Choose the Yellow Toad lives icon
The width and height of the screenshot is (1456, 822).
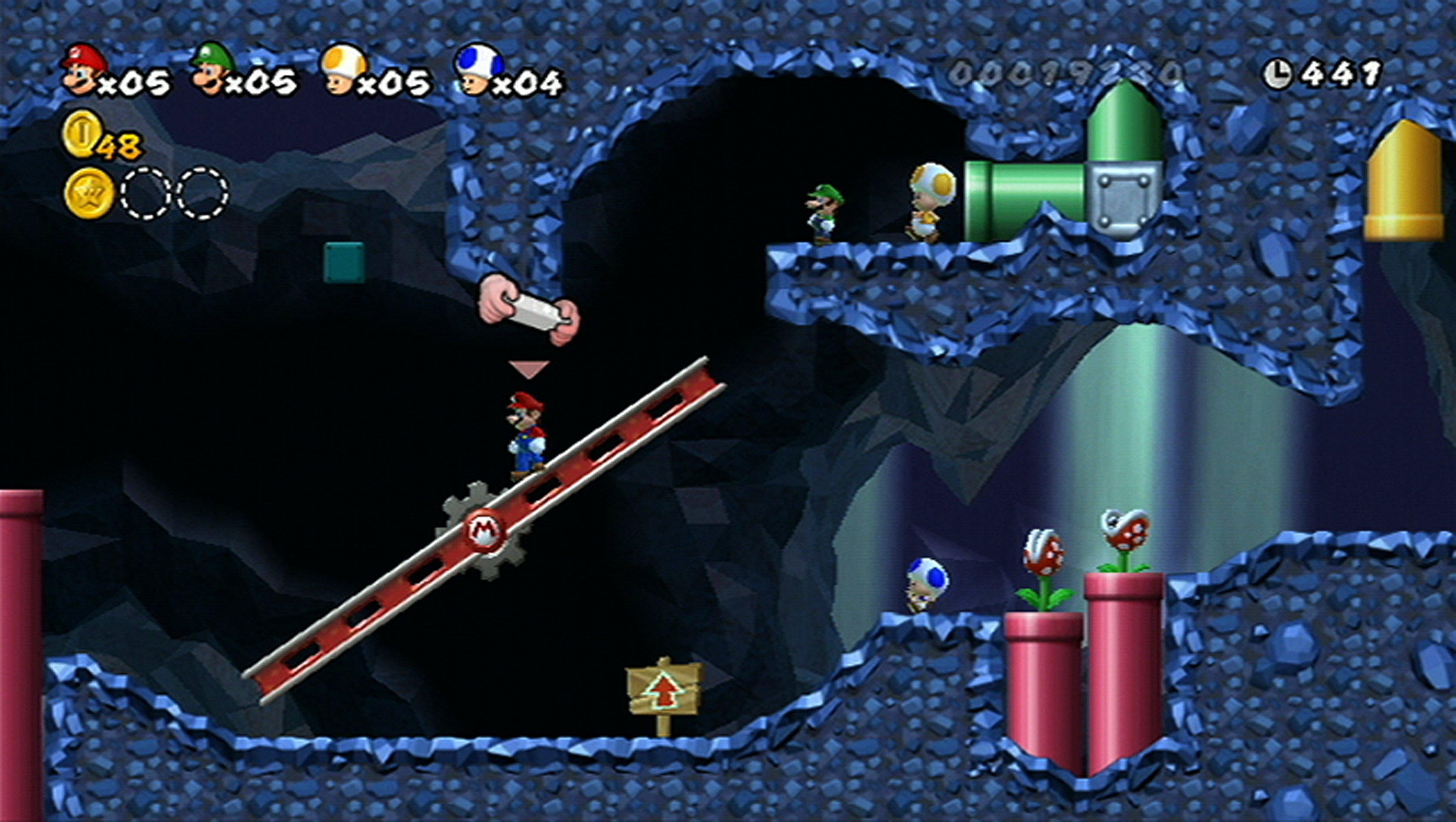pyautogui.click(x=344, y=69)
